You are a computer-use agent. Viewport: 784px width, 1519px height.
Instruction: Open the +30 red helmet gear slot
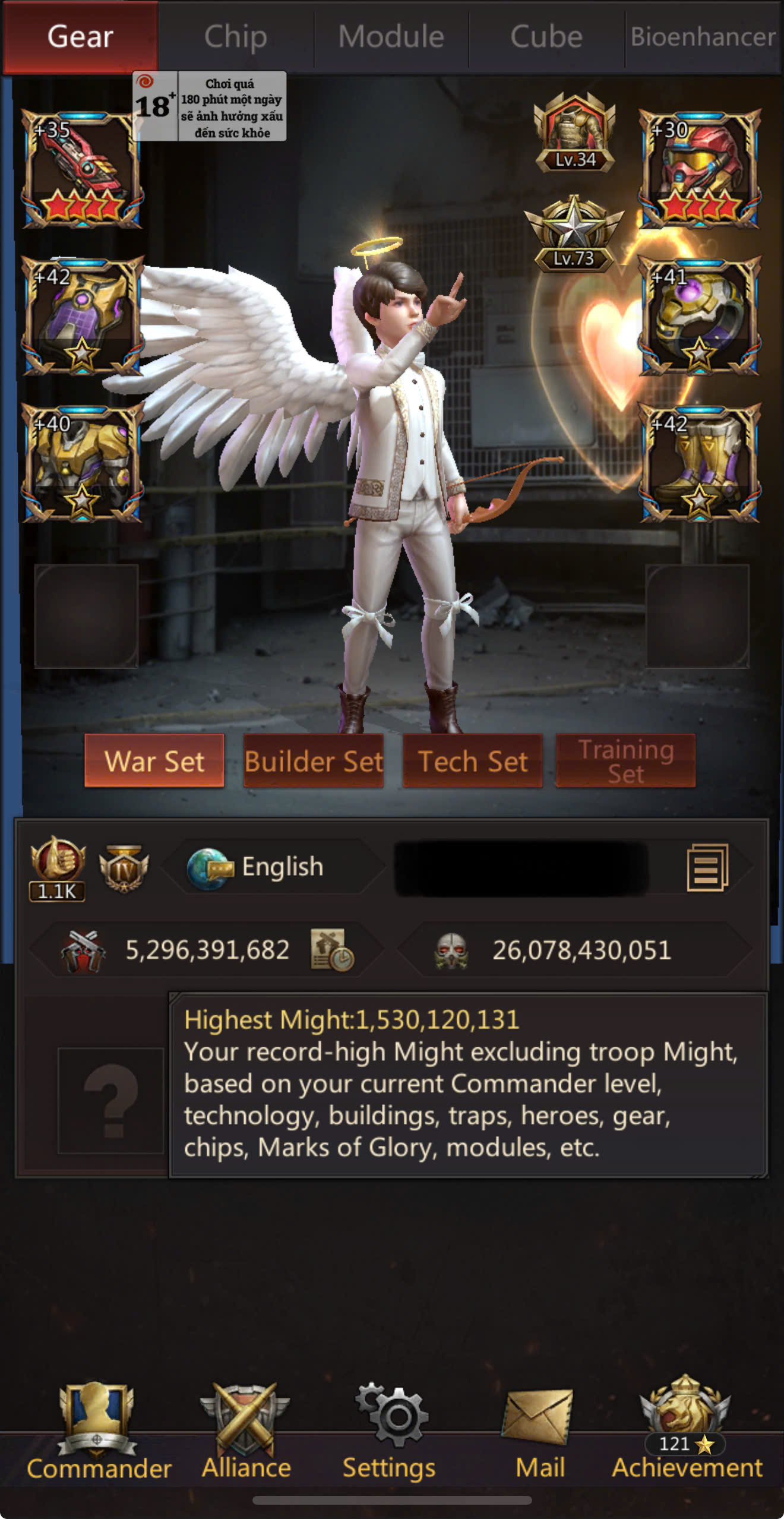point(699,170)
